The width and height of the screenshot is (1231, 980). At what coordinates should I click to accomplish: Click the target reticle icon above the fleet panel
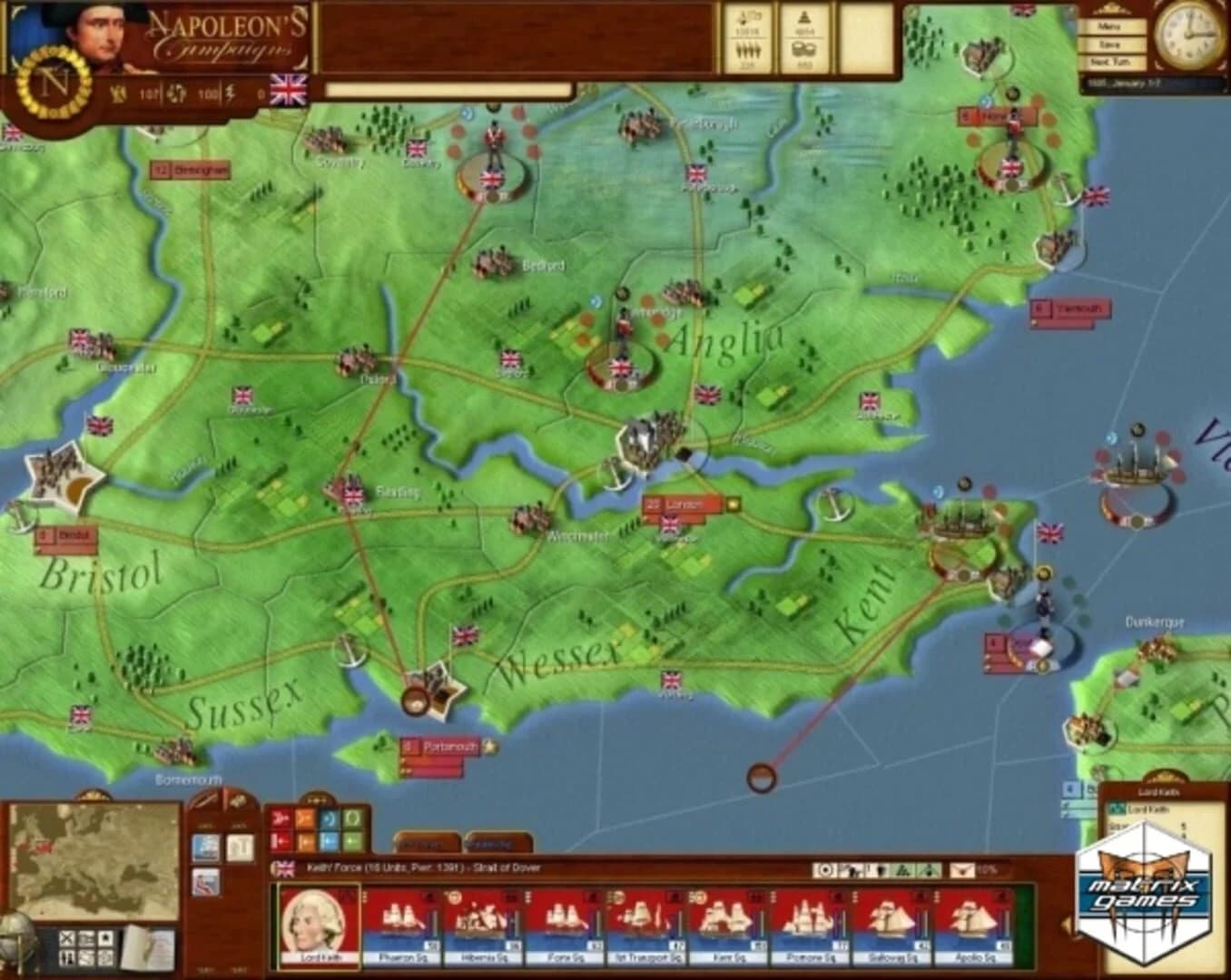(x=825, y=869)
